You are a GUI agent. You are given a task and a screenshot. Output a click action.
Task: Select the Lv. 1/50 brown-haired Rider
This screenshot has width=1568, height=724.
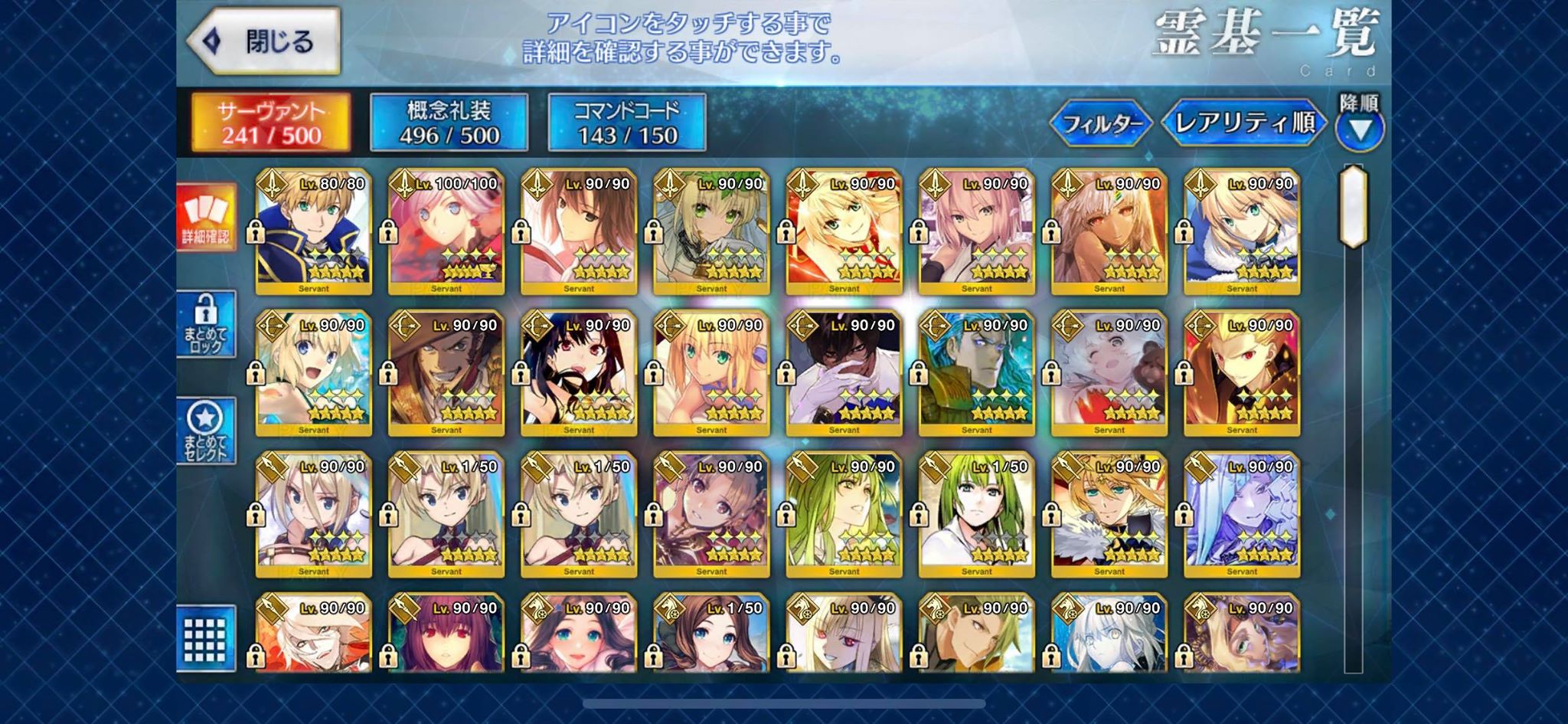(711, 634)
